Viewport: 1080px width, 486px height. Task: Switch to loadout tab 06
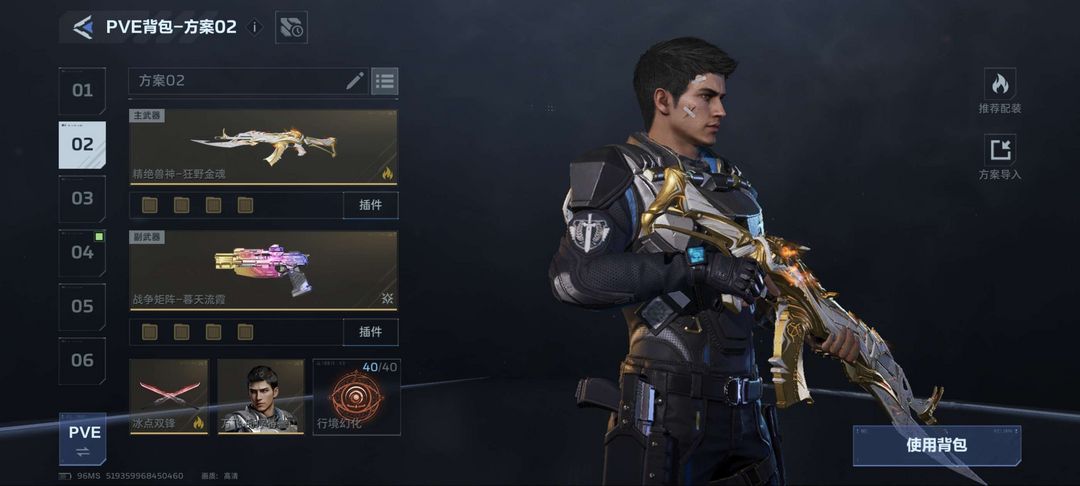pos(82,360)
